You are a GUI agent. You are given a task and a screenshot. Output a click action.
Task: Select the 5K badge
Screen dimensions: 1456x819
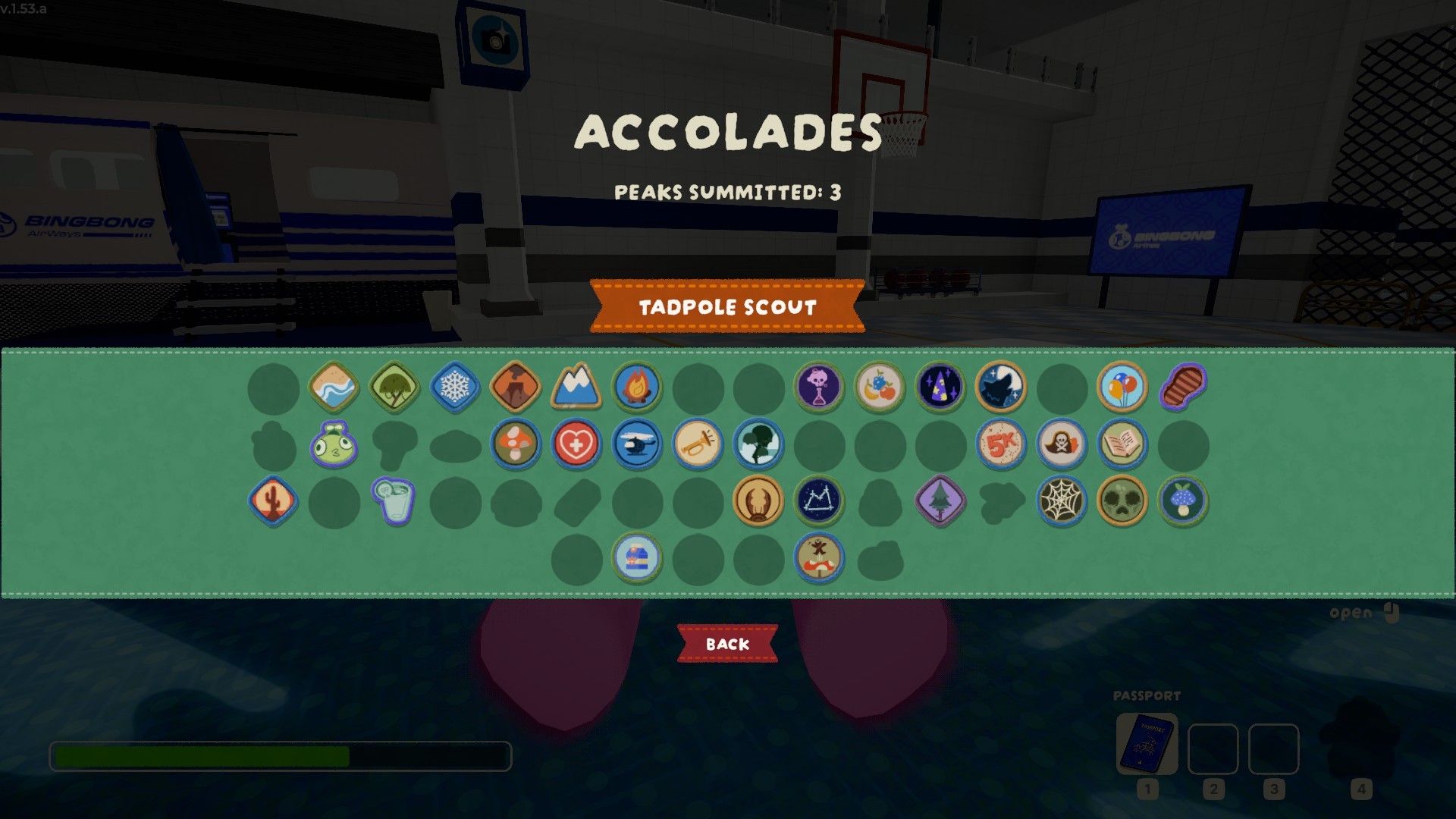pyautogui.click(x=1001, y=444)
